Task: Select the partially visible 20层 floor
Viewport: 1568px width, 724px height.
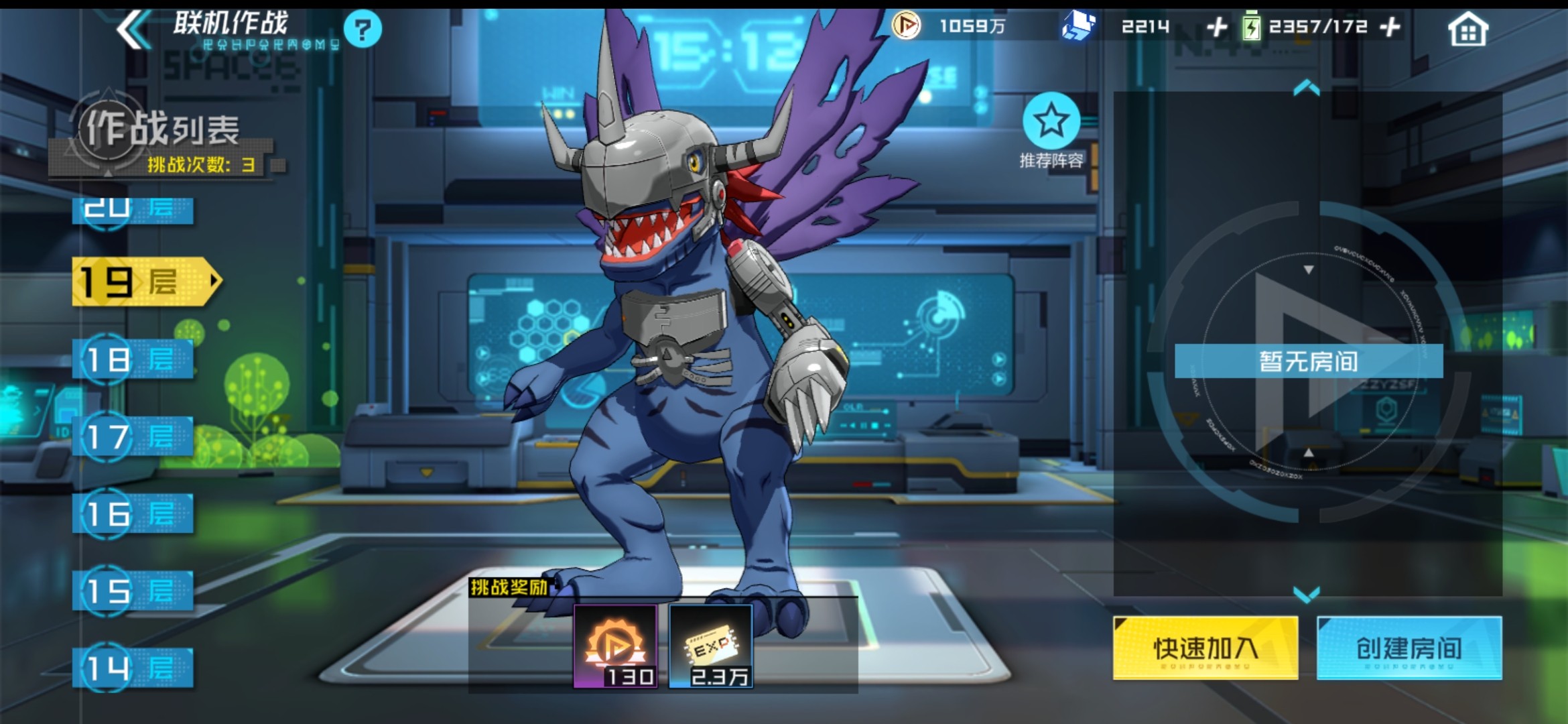Action: point(133,209)
